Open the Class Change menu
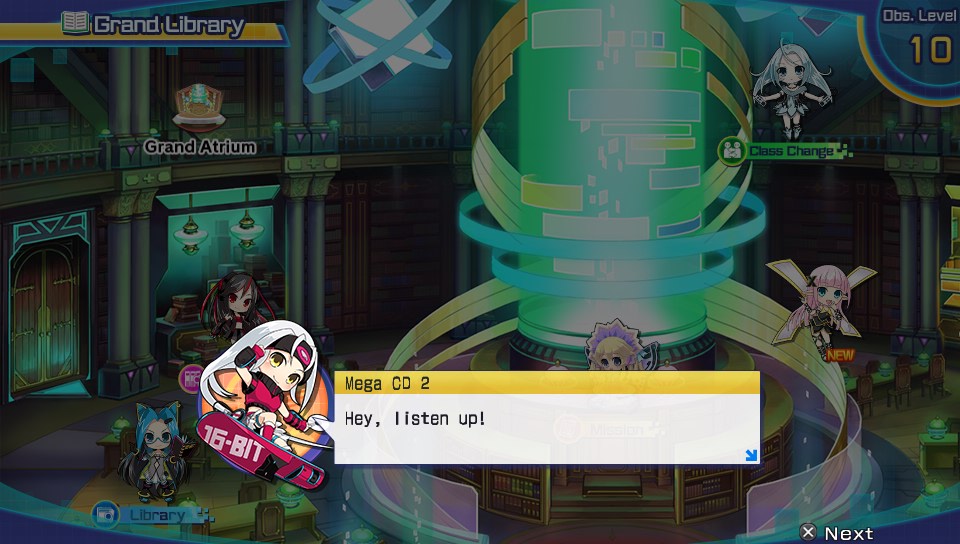The width and height of the screenshot is (960, 544). tap(787, 151)
